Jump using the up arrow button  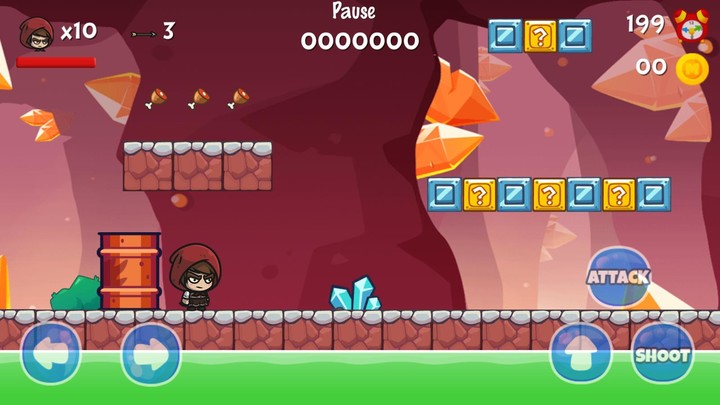[580, 354]
